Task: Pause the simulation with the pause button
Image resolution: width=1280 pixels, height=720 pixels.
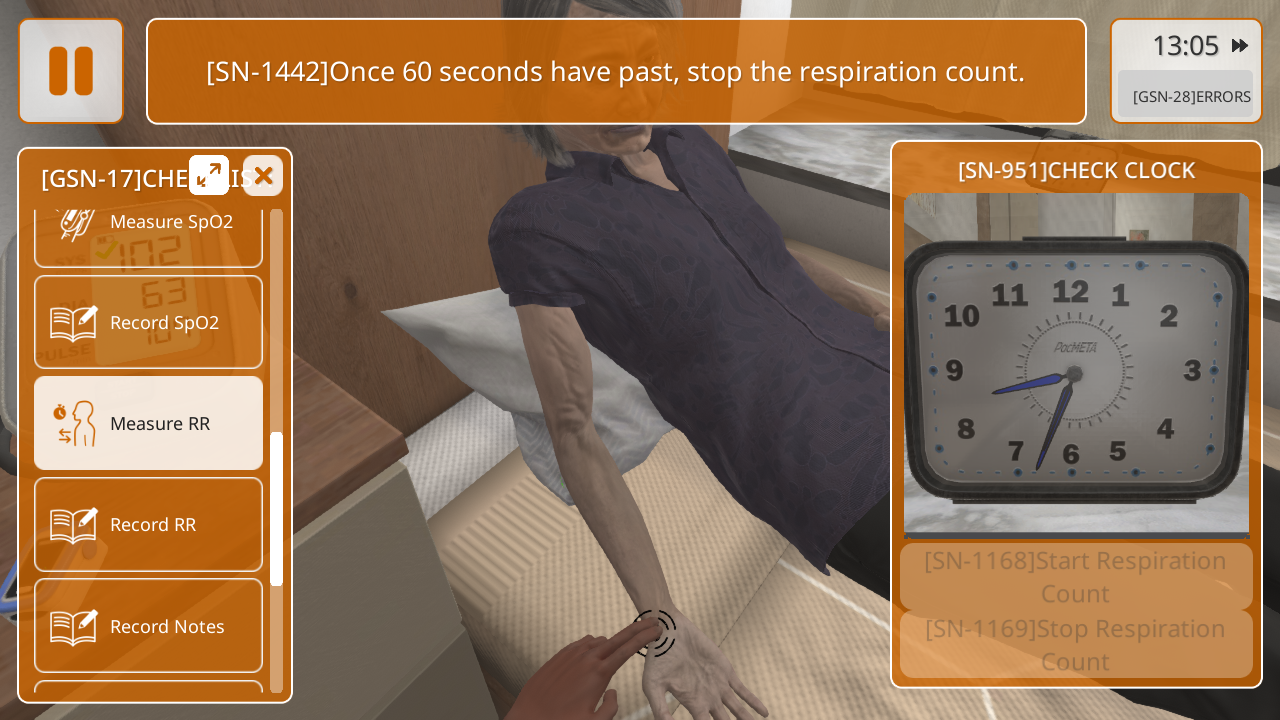Action: 71,71
